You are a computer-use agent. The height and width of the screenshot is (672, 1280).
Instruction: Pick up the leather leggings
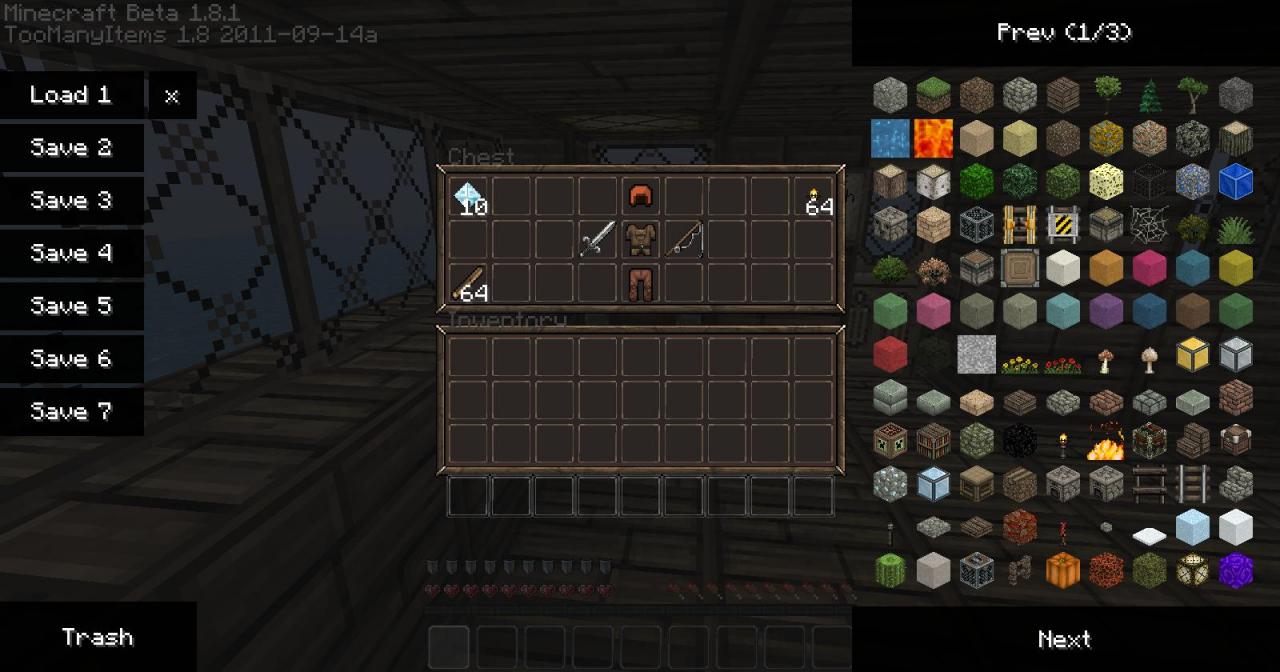(x=641, y=284)
